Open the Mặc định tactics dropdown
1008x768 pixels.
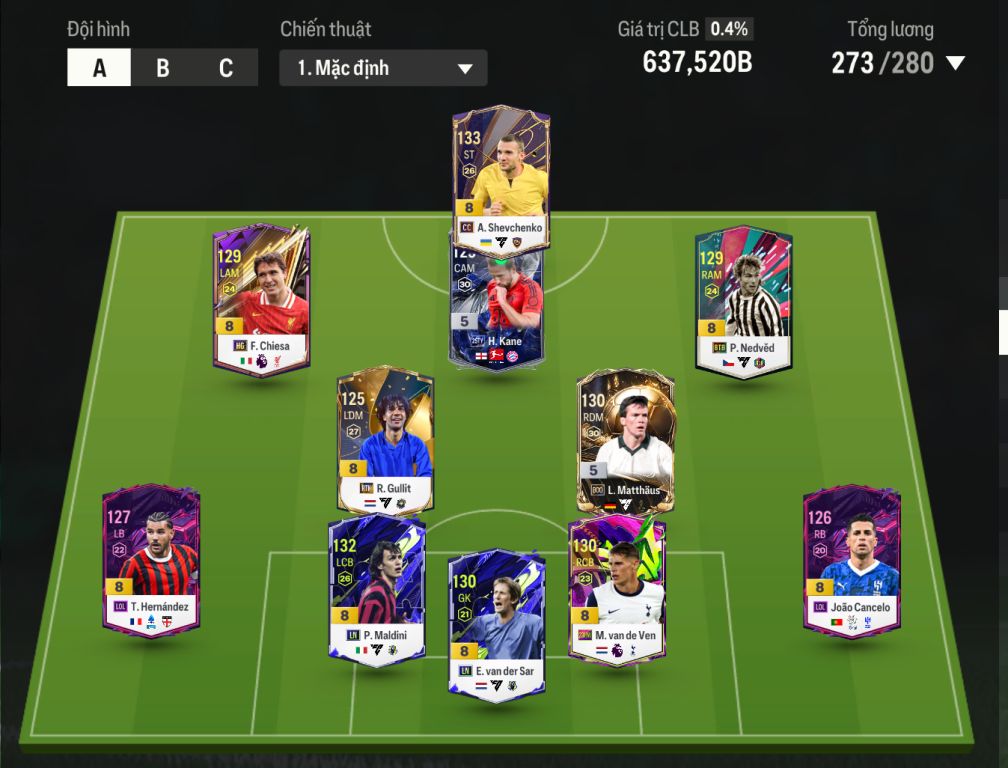coord(383,68)
